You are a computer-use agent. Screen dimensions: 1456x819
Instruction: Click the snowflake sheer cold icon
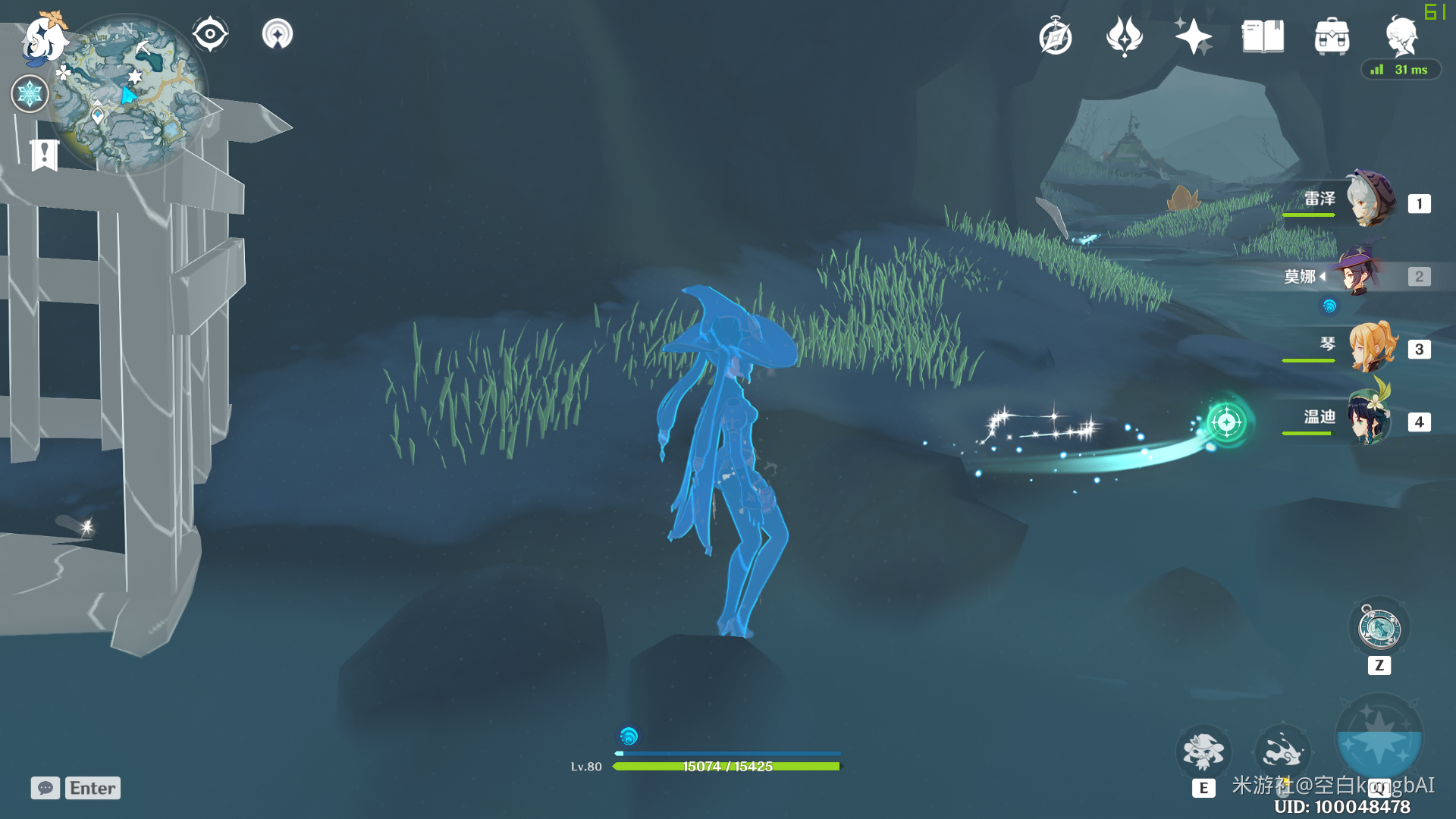click(x=30, y=94)
